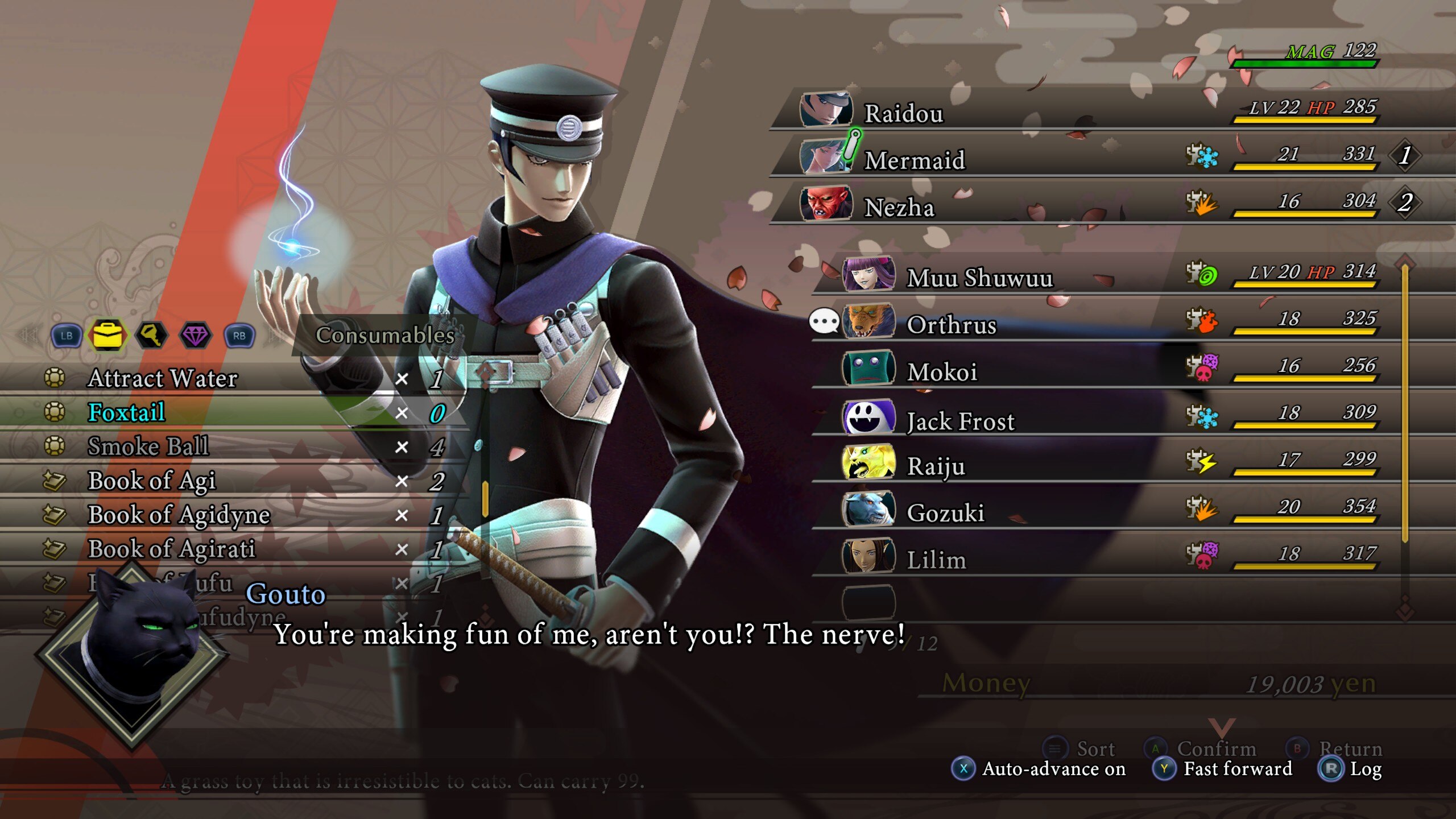Choose Mokoi from the demon list
This screenshot has width=1456, height=819.
point(942,373)
